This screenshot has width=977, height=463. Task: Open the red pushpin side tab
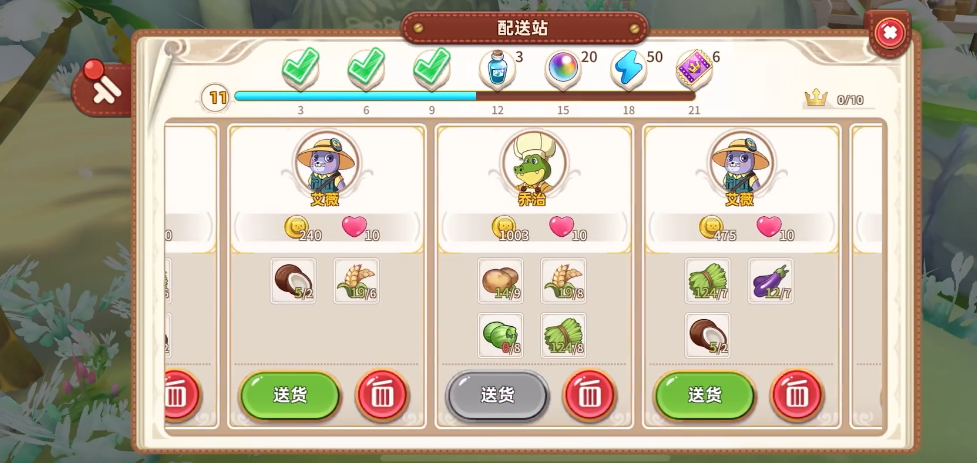point(101,86)
